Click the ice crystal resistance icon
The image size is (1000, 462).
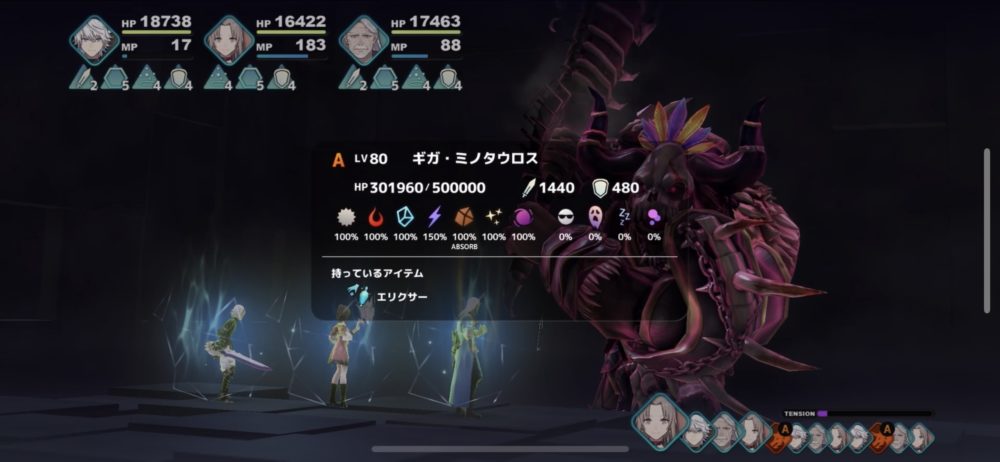pos(405,217)
